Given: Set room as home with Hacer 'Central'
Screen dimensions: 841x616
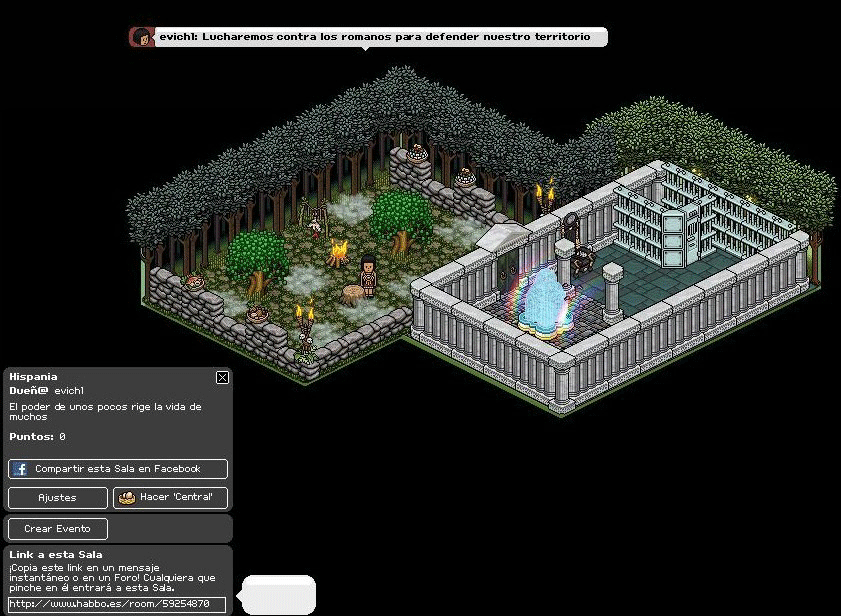Looking at the screenshot, I should pyautogui.click(x=170, y=497).
